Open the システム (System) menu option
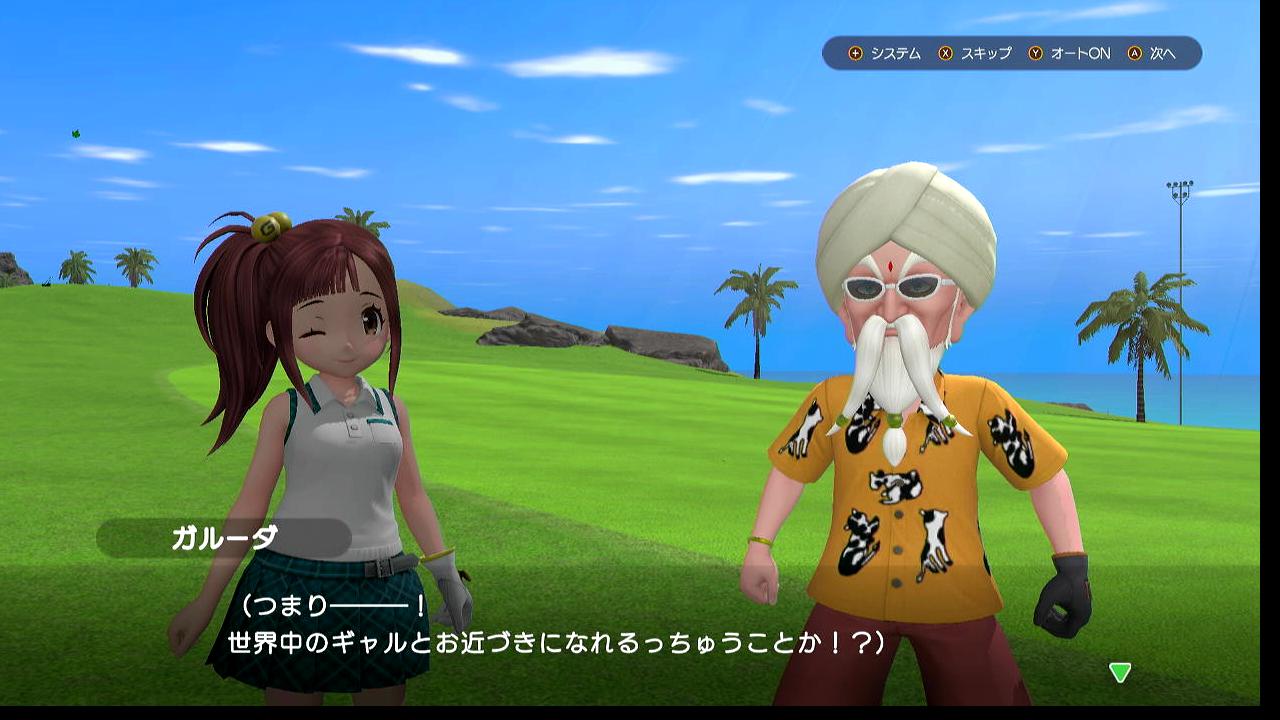This screenshot has height=720, width=1280. [885, 54]
